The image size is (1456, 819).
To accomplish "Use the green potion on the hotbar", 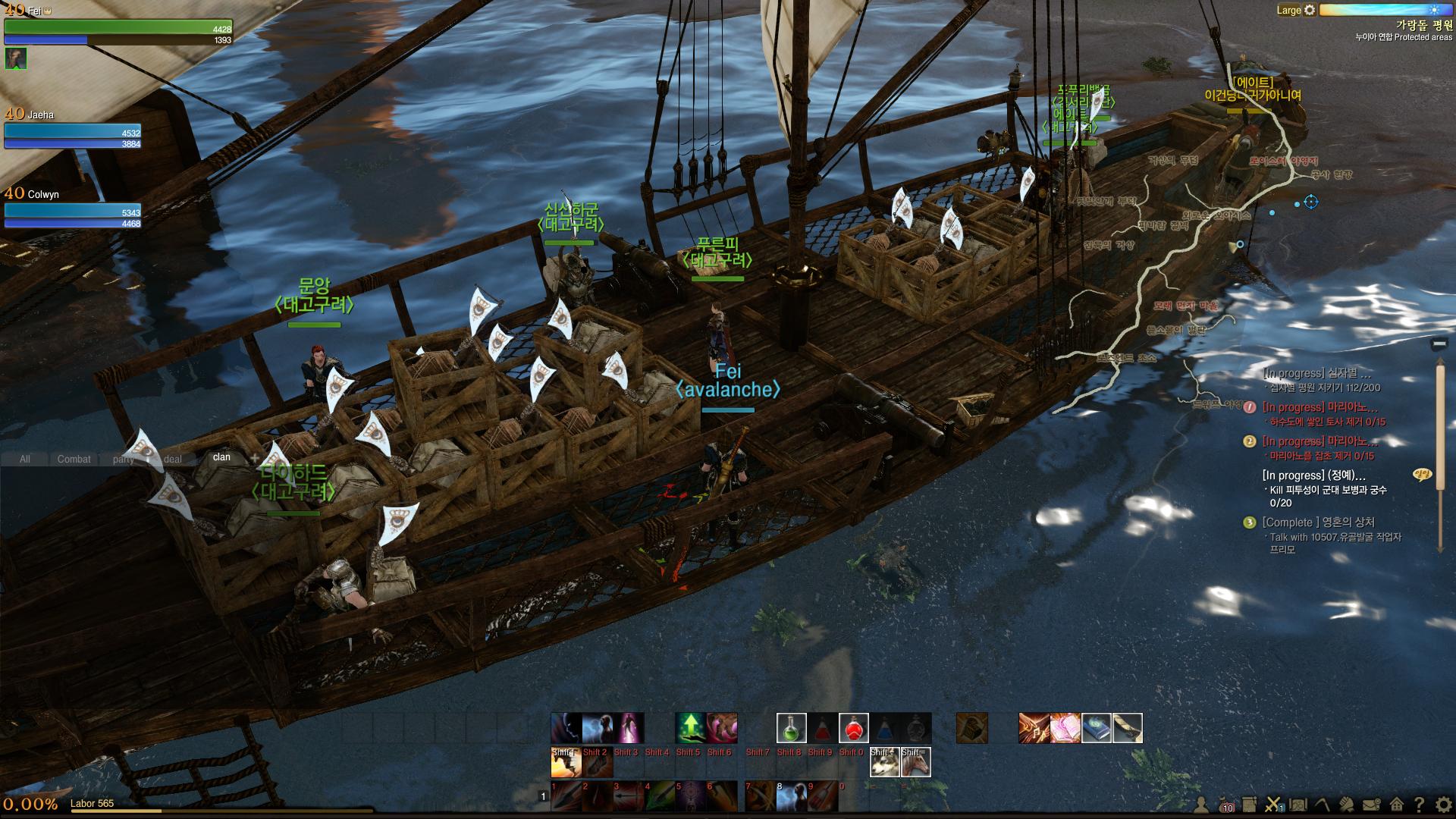I will pyautogui.click(x=791, y=728).
